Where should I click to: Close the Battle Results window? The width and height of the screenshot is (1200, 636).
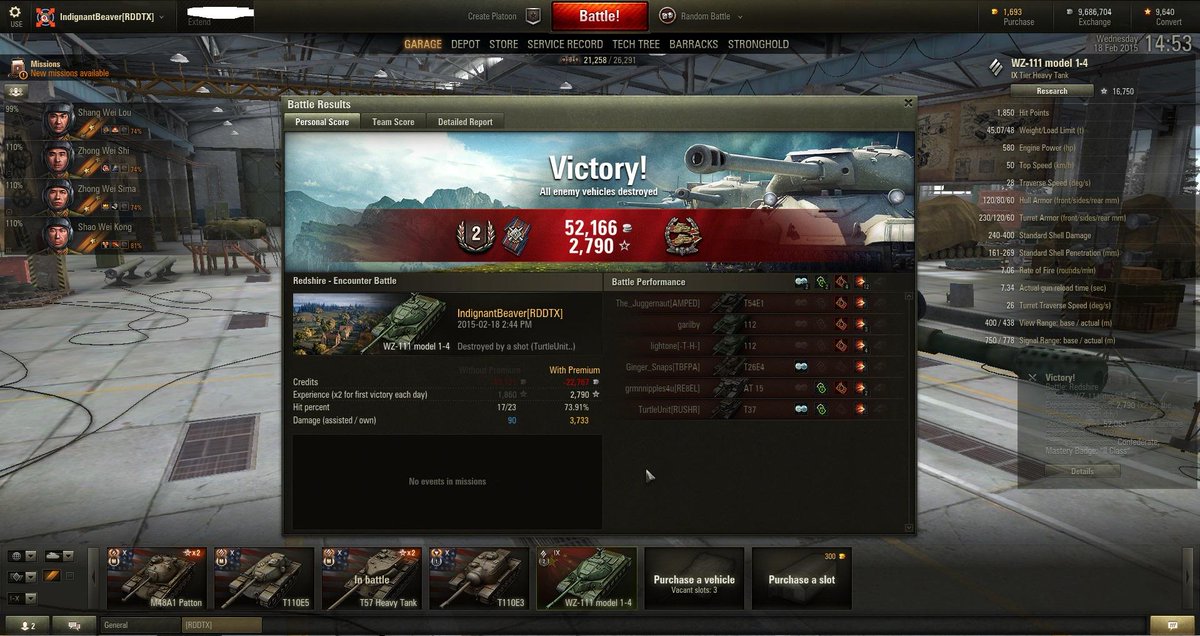pyautogui.click(x=908, y=102)
